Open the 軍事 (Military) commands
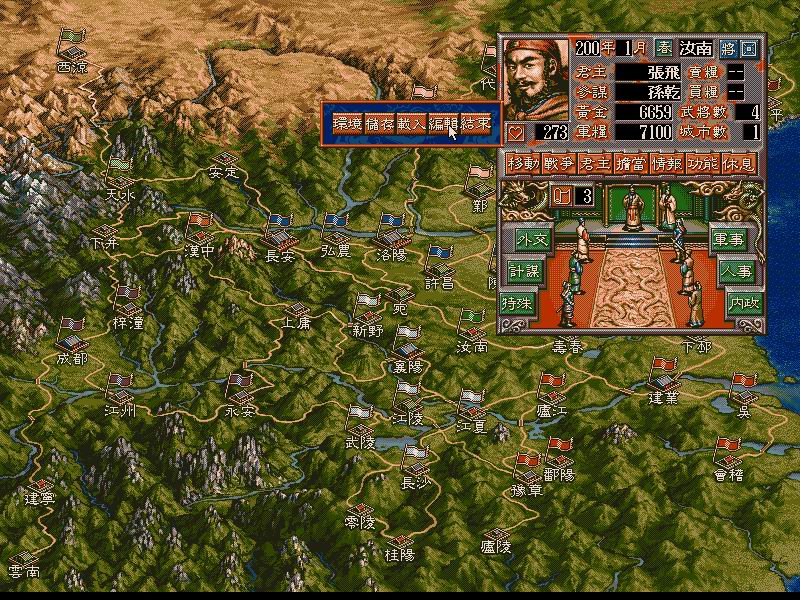This screenshot has width=800, height=600. click(729, 239)
